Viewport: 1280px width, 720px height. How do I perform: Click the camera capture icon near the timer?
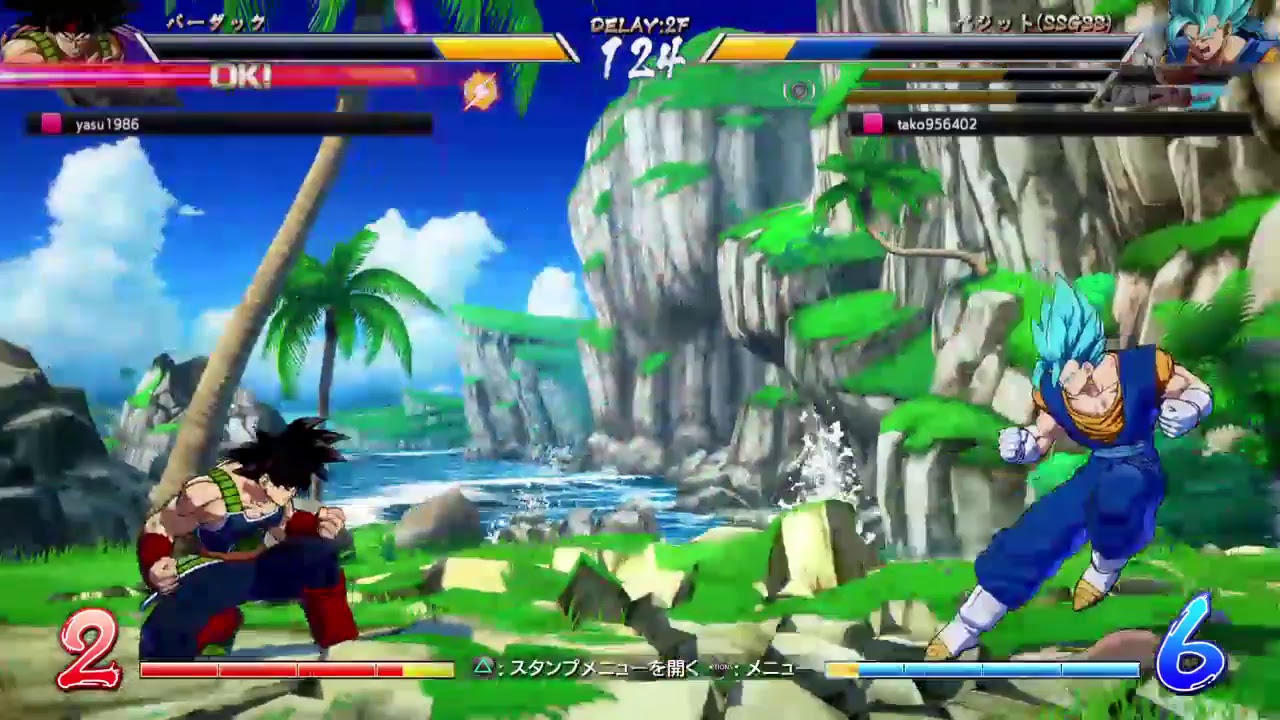point(800,90)
